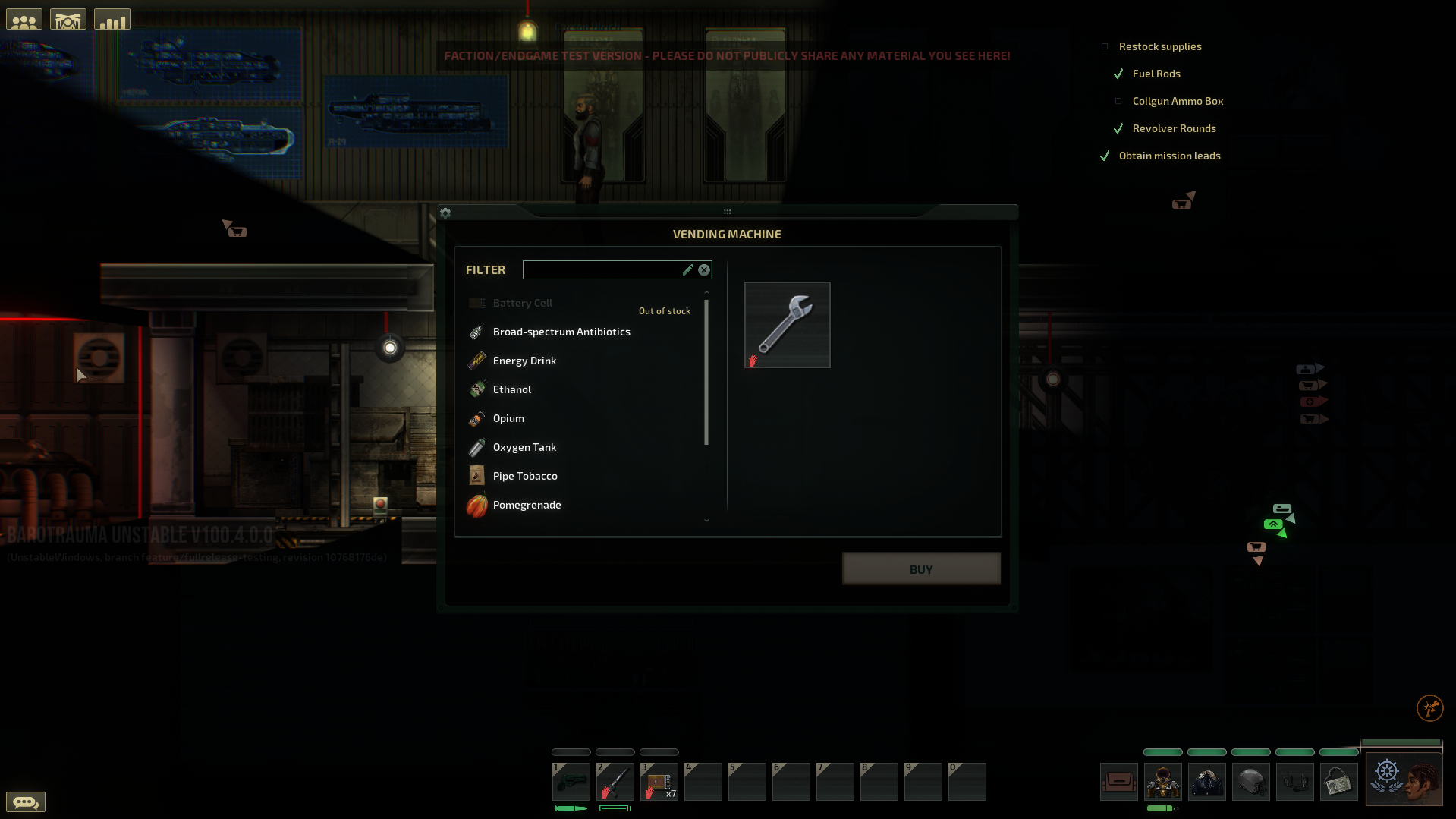Image resolution: width=1456 pixels, height=819 pixels.
Task: Click the down arrow below the item list
Action: point(706,521)
